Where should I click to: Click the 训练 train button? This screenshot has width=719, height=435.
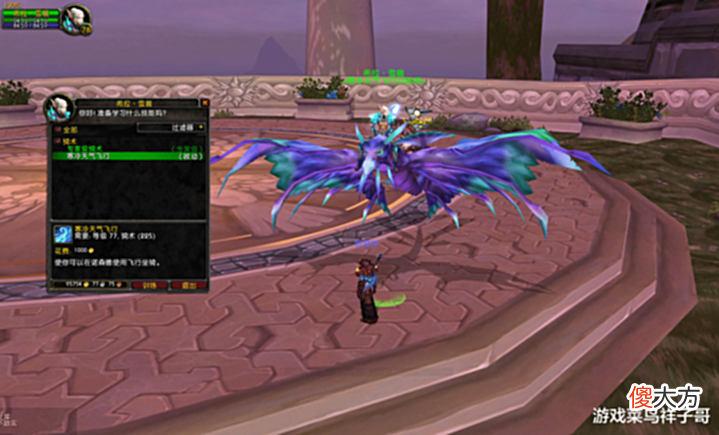click(x=149, y=285)
